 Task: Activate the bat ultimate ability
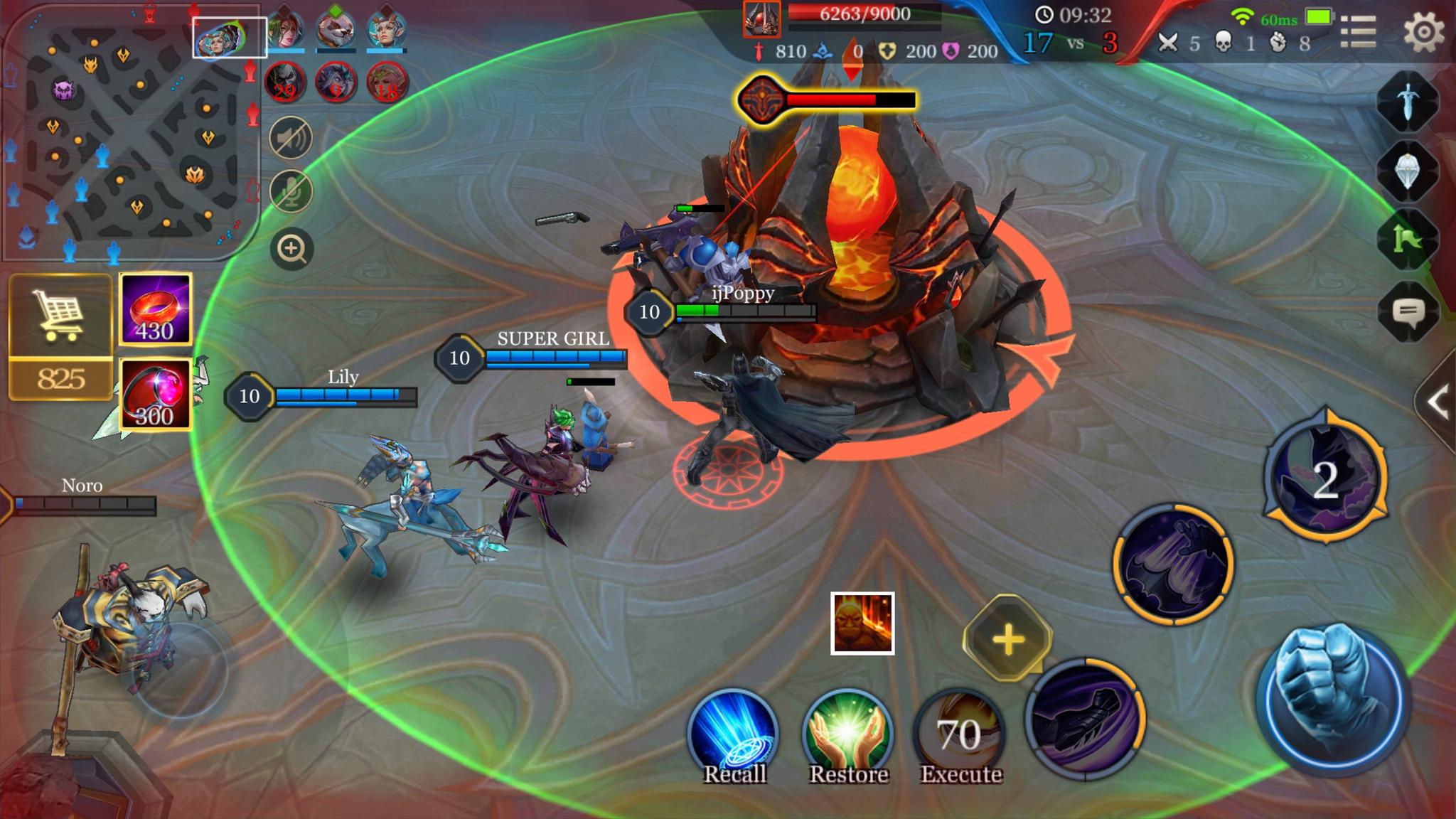[x=1326, y=478]
